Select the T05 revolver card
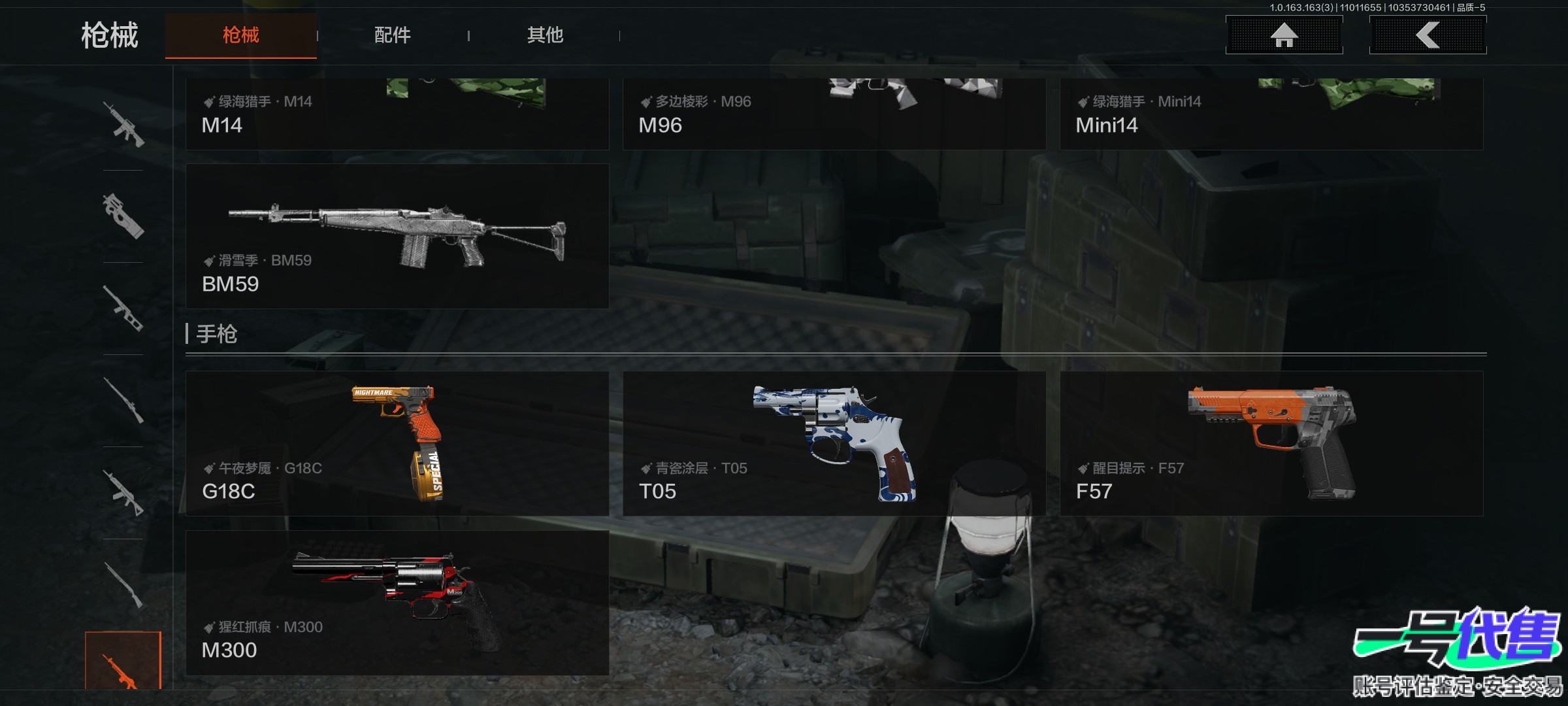This screenshot has height=706, width=1568. [834, 443]
